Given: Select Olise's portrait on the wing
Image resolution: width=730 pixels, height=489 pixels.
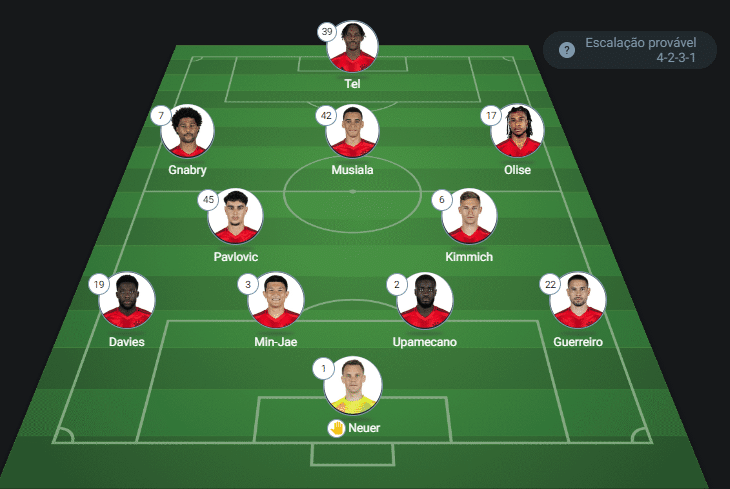Looking at the screenshot, I should tap(518, 131).
